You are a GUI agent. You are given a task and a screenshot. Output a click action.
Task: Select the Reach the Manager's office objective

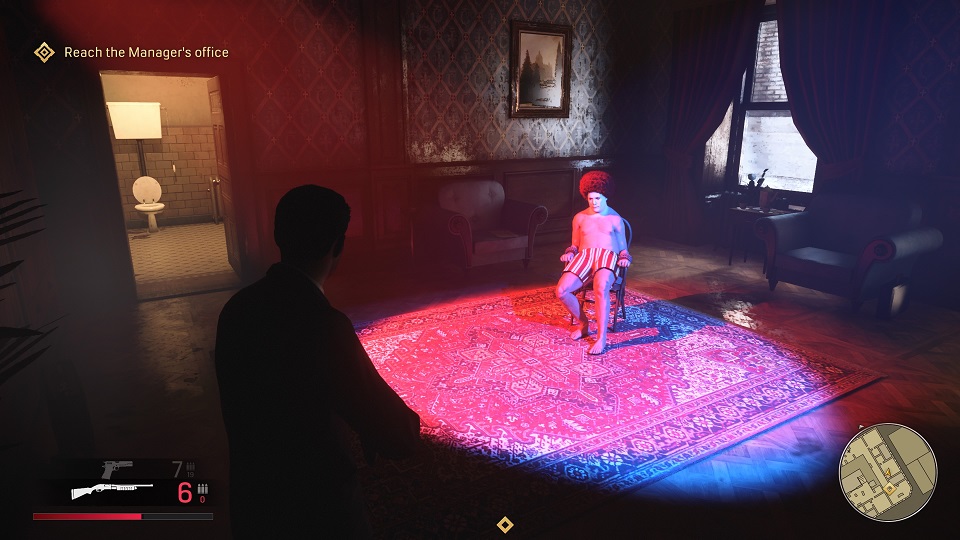[145, 52]
